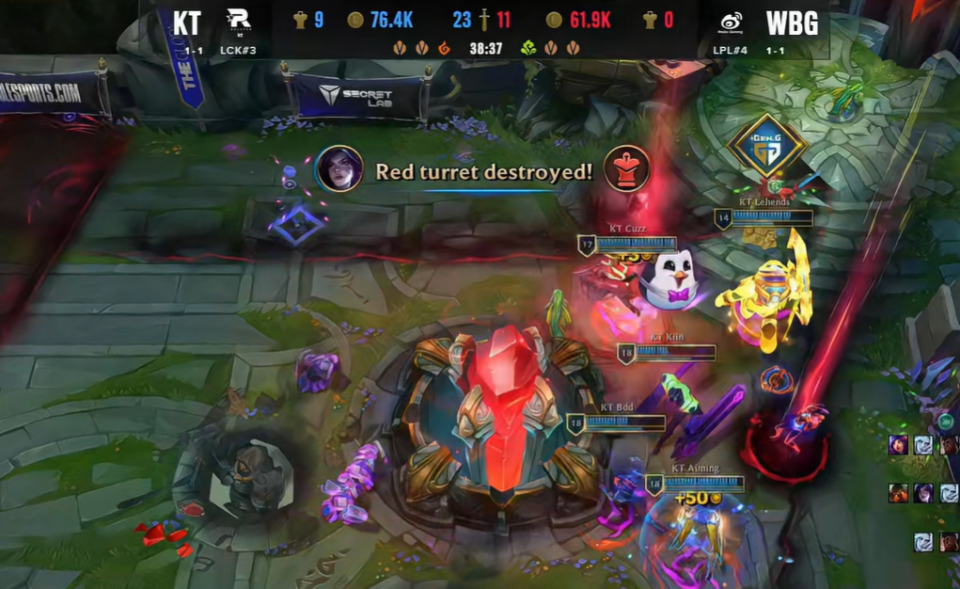The image size is (960, 589).
Task: Select the champion portrait in the turret announcement
Action: (339, 169)
